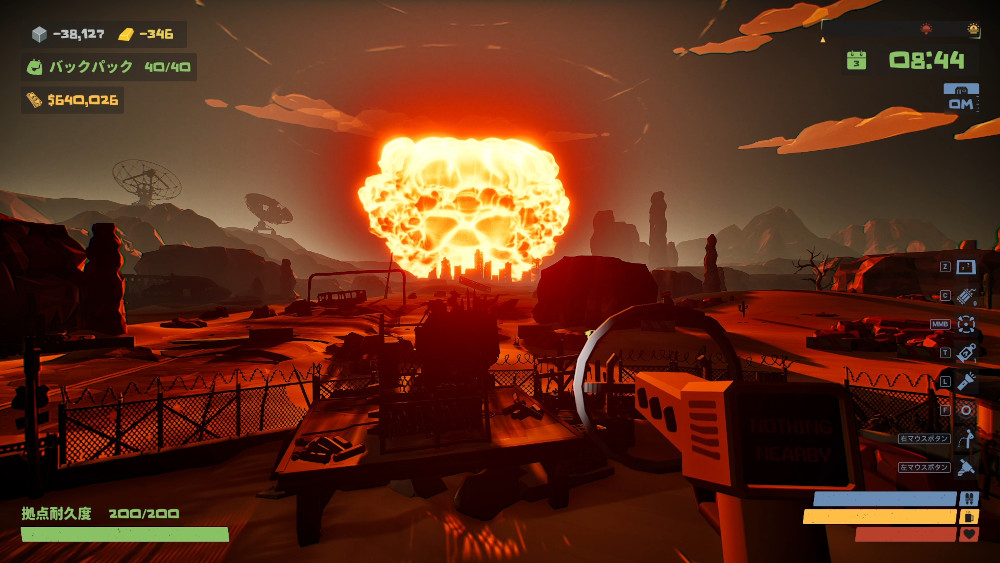1000x563 pixels.
Task: Click the depth meter base icon
Action: [961, 90]
